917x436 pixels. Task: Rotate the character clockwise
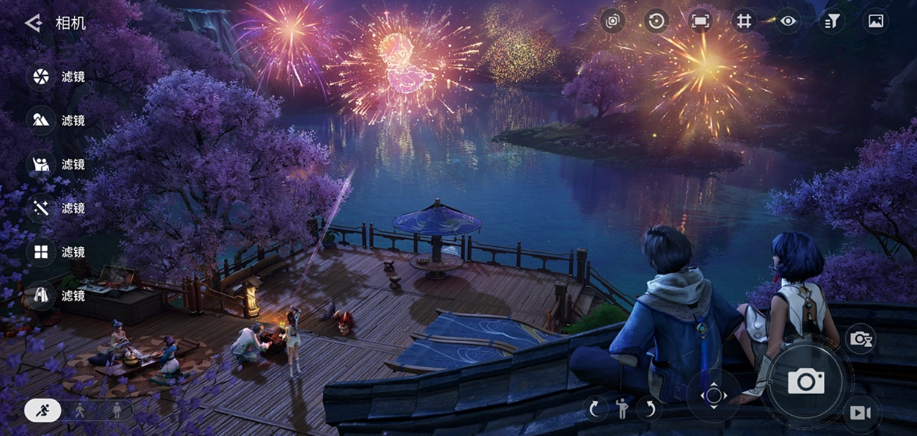pyautogui.click(x=595, y=408)
